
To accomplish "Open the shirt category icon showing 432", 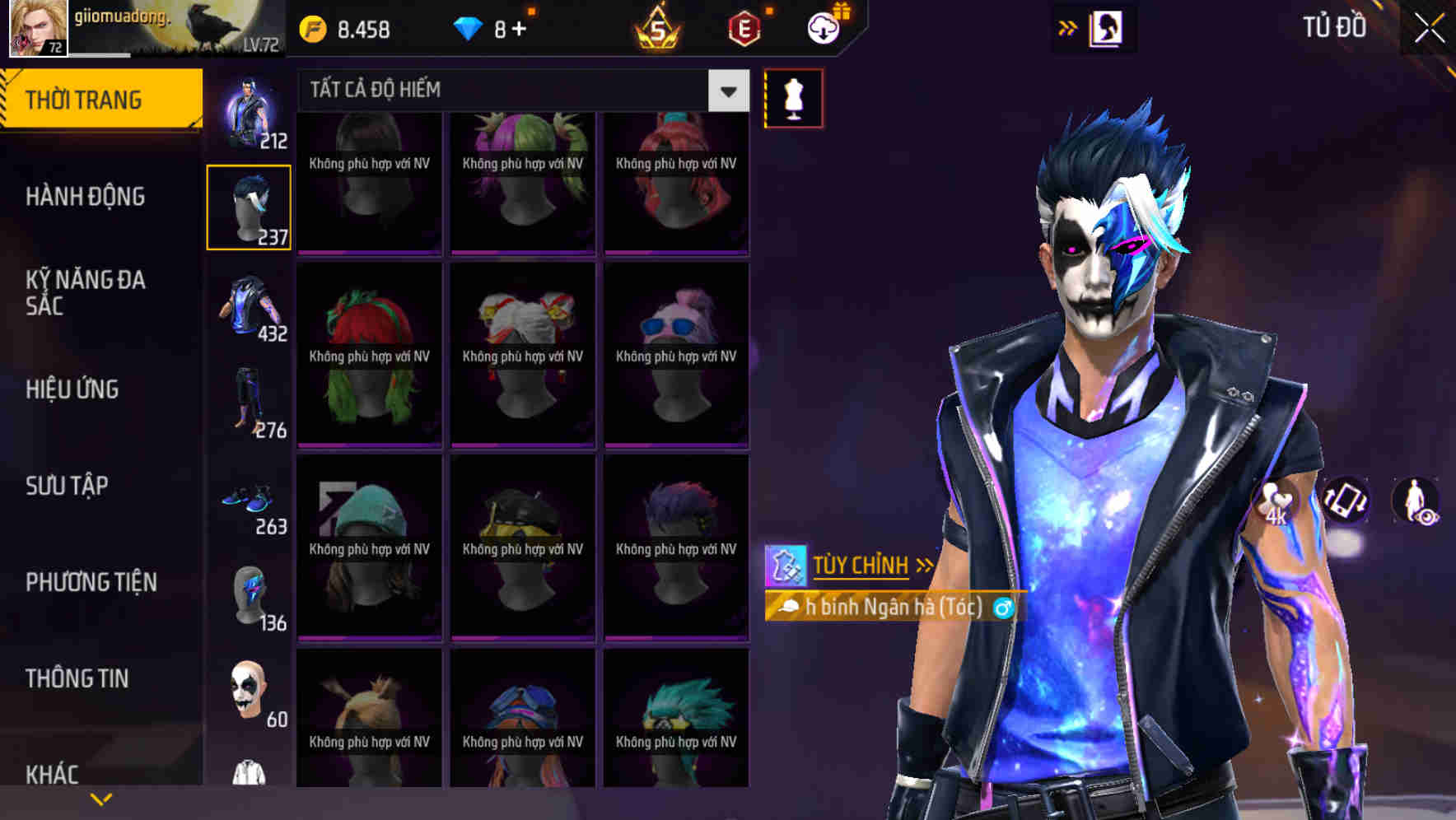I will point(249,305).
